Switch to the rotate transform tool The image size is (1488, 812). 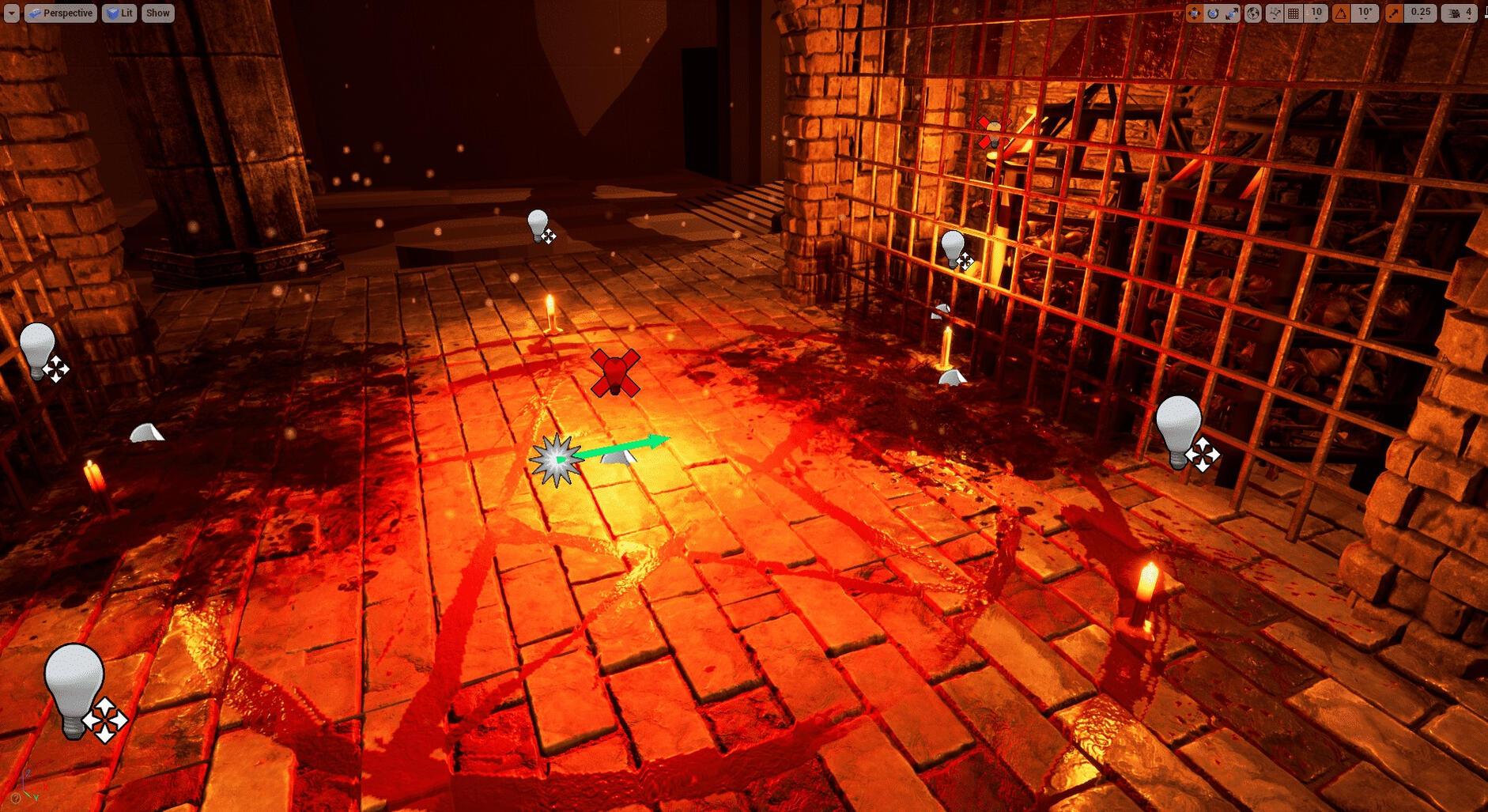pyautogui.click(x=1213, y=13)
